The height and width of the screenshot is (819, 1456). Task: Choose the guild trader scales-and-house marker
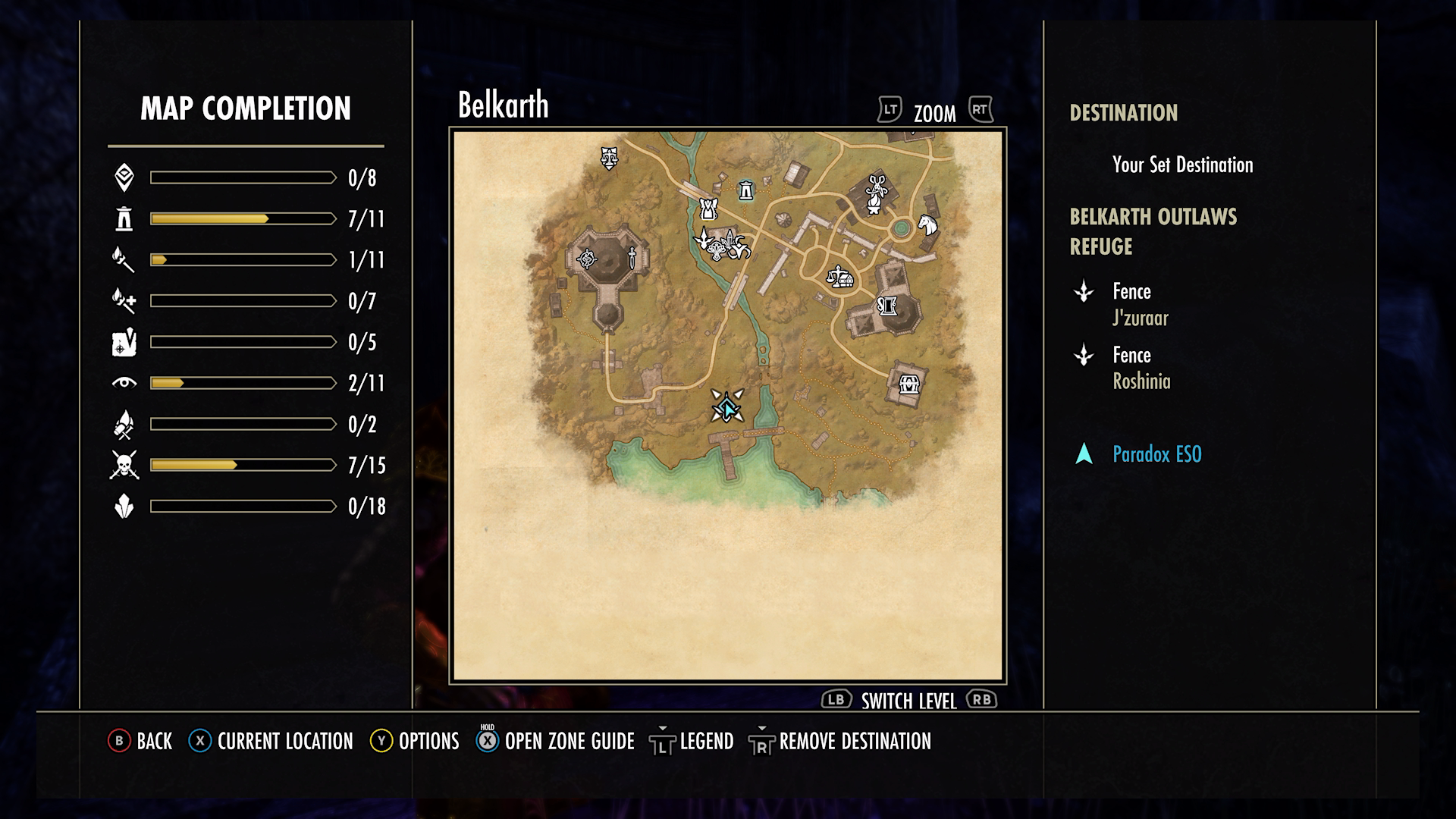point(839,277)
